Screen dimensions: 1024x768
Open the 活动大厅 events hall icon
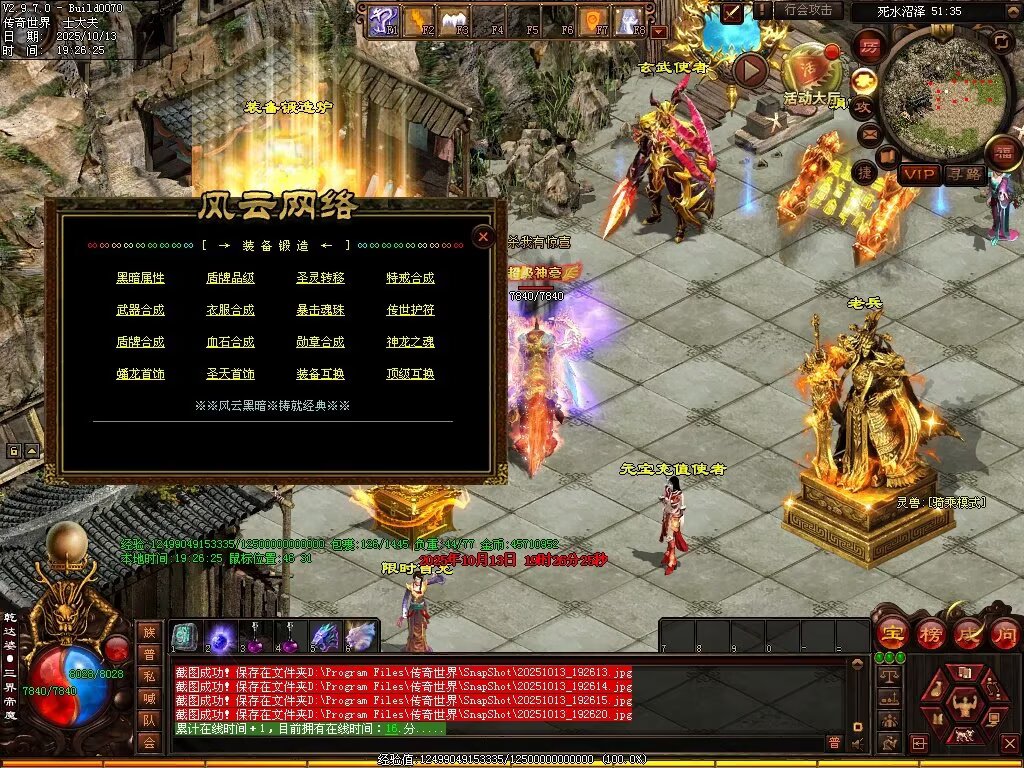click(x=810, y=72)
